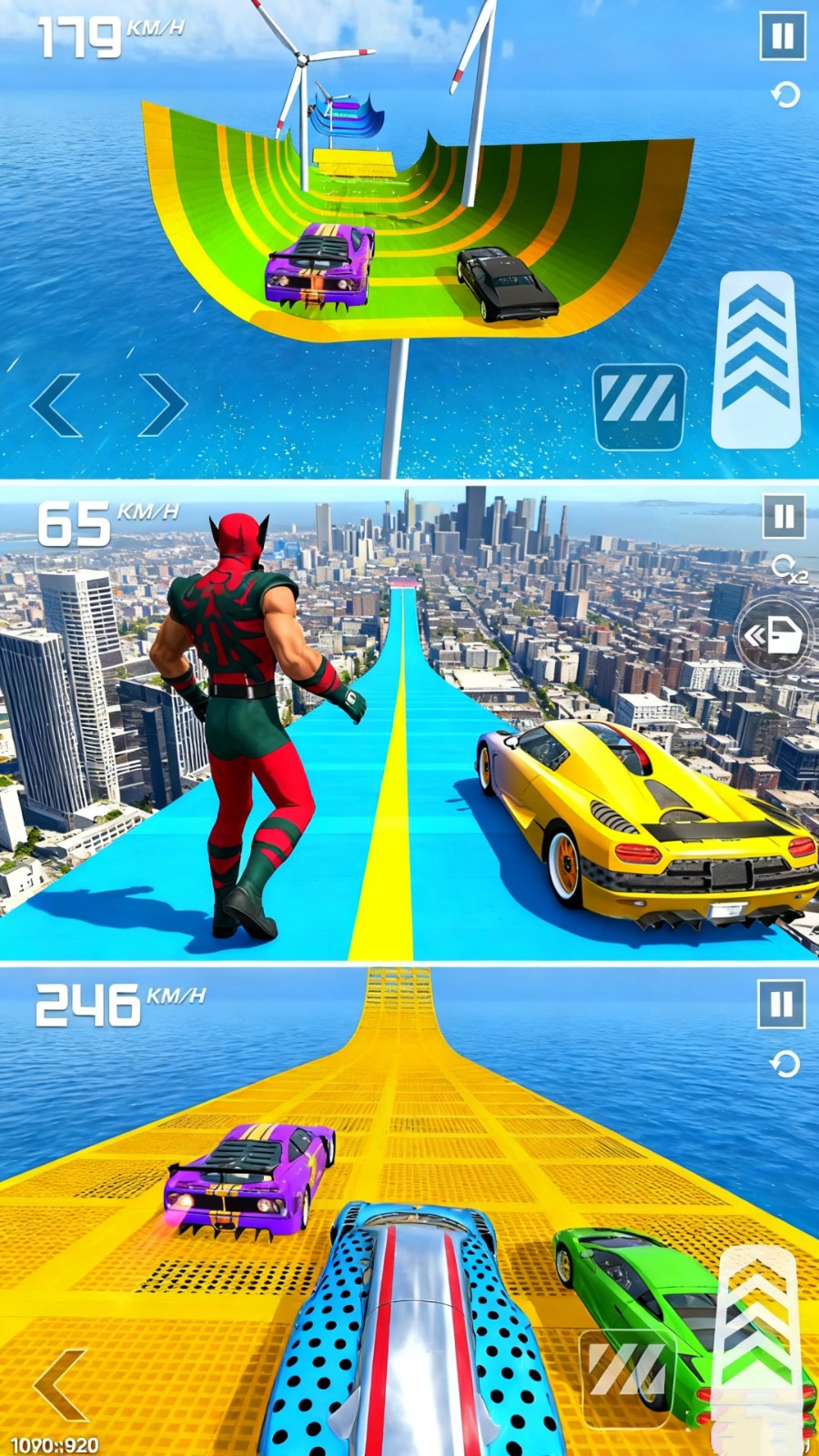This screenshot has height=1456, width=819.
Task: Click the x2 circular arrow icon
Action: [x=786, y=569]
